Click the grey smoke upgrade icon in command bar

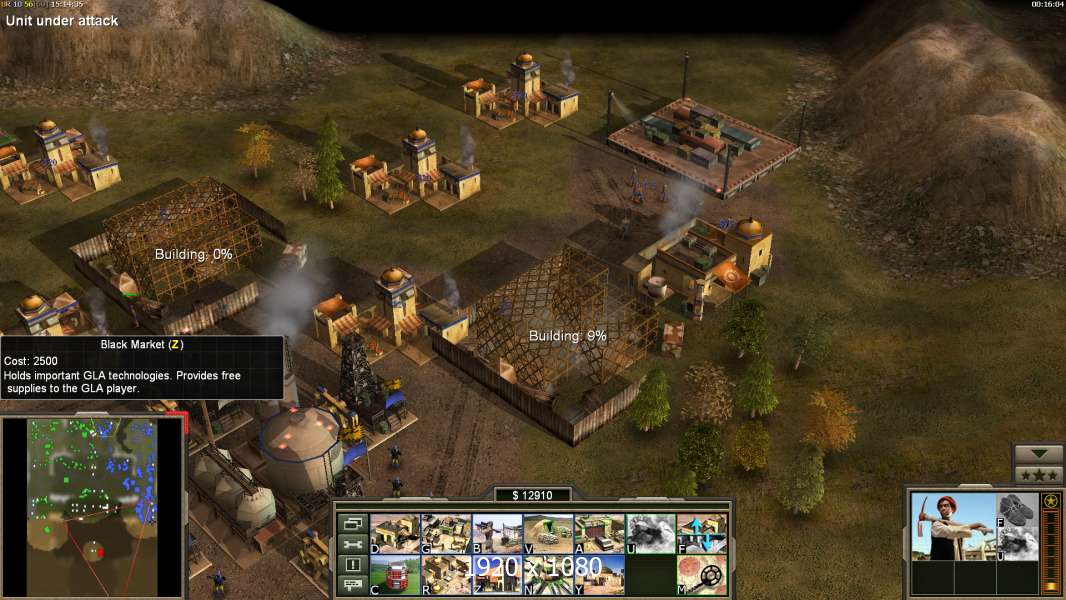650,534
